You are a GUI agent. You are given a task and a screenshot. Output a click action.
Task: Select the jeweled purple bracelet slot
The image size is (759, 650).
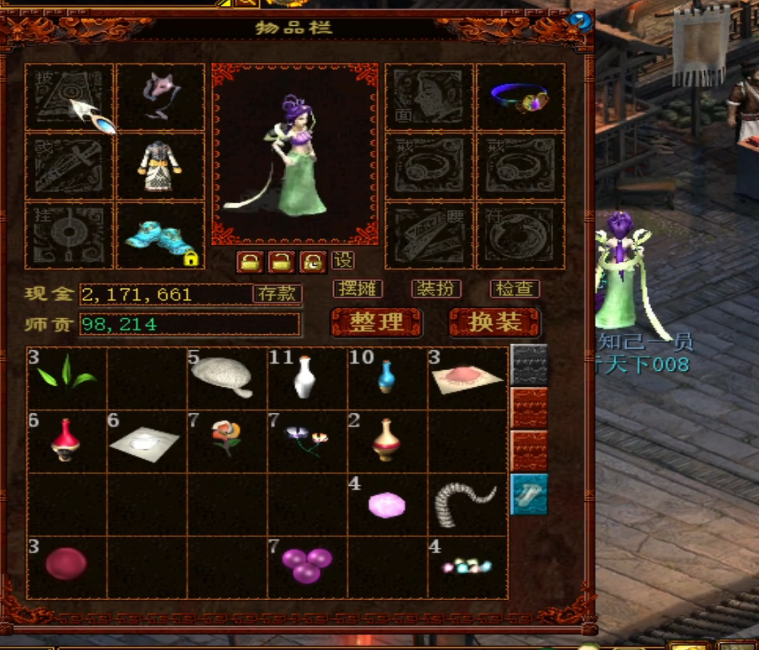[520, 97]
